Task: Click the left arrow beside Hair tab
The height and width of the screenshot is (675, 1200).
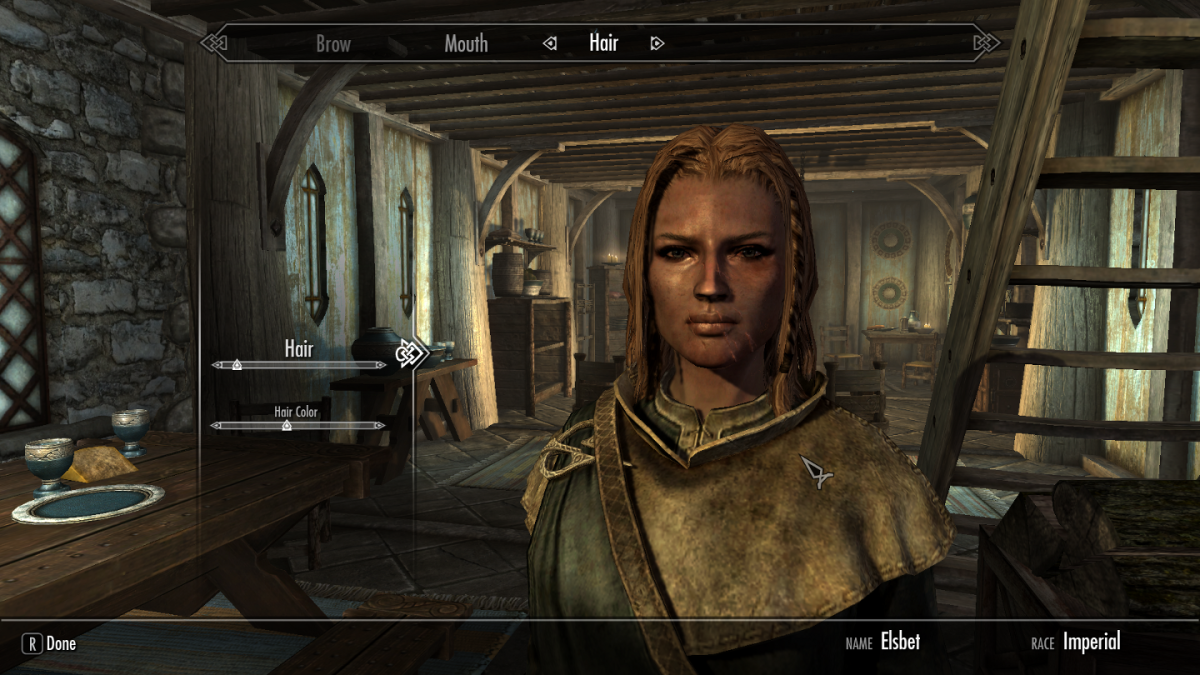Action: click(549, 43)
